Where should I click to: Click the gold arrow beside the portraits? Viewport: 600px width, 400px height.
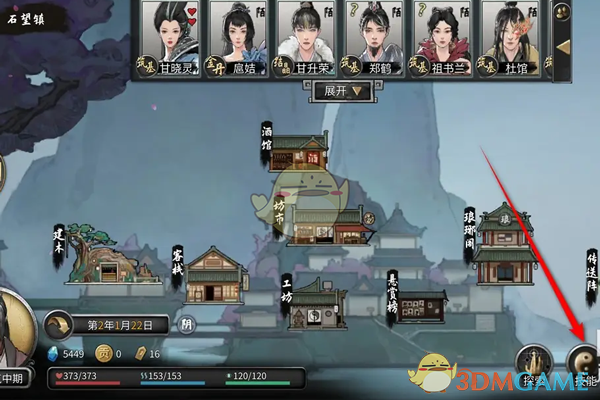coord(563,46)
